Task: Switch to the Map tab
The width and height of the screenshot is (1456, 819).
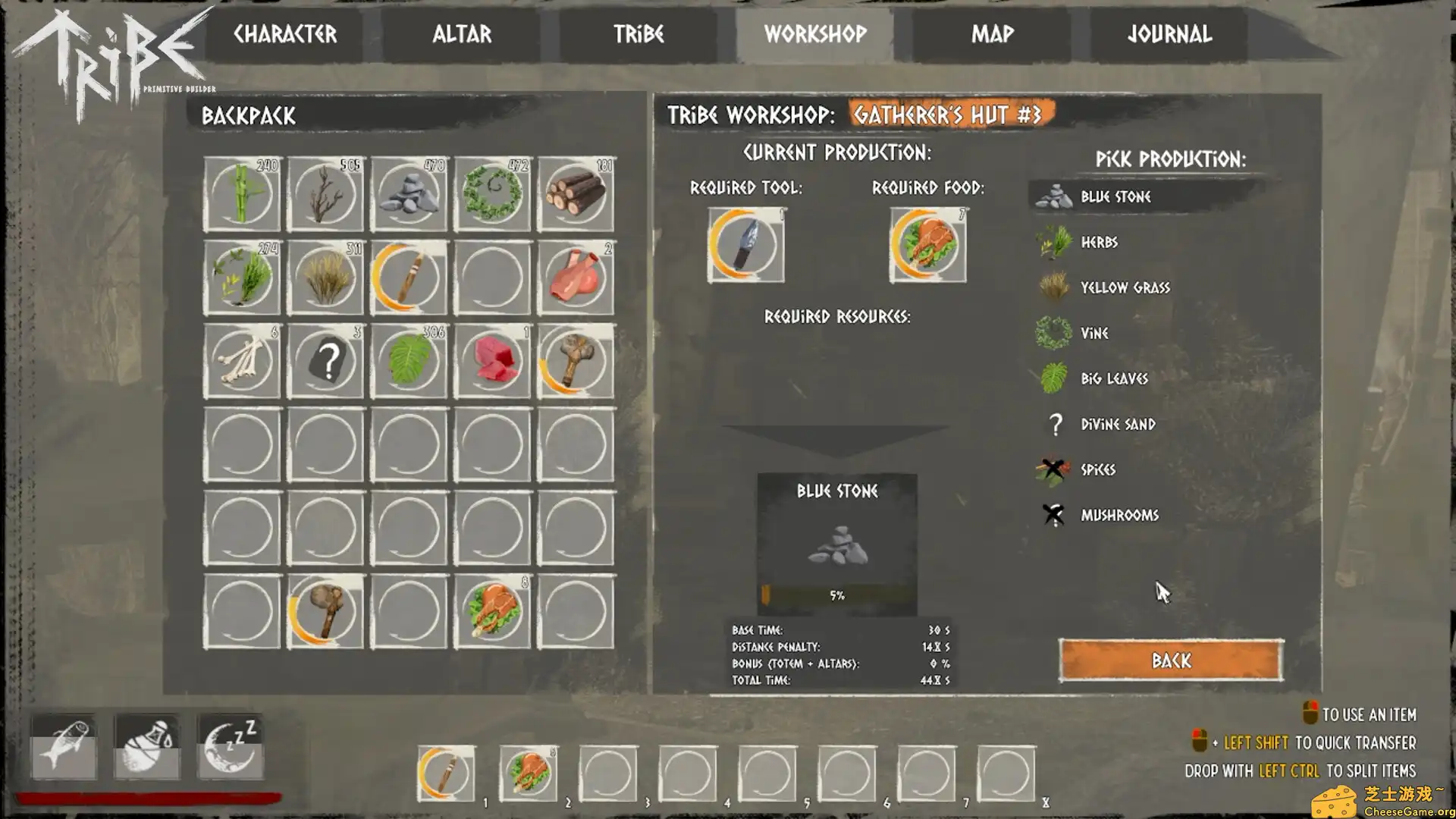Action: click(992, 34)
